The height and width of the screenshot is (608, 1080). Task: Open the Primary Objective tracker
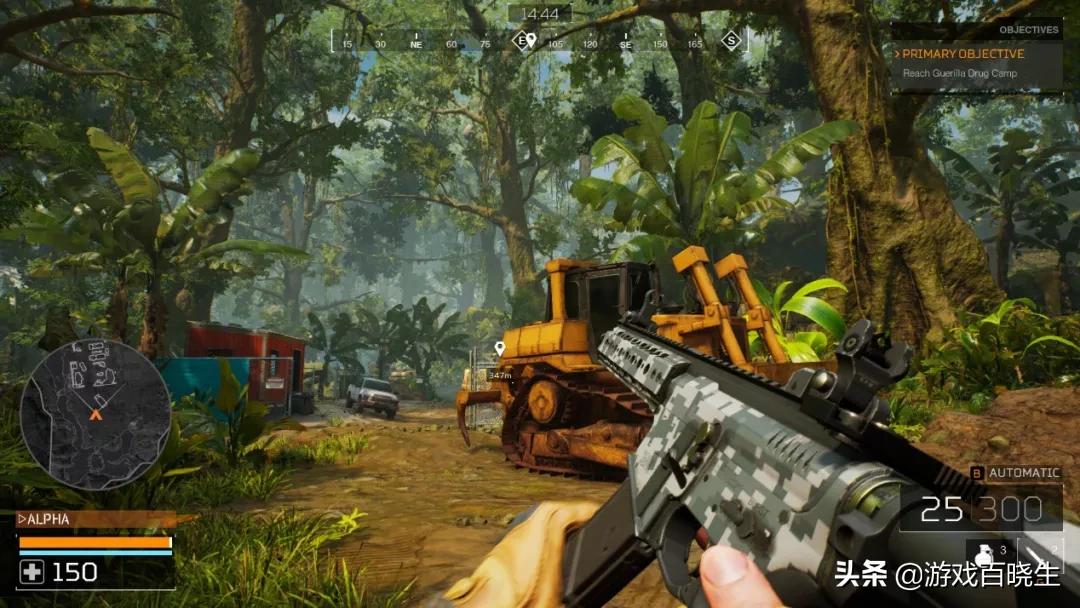point(963,54)
